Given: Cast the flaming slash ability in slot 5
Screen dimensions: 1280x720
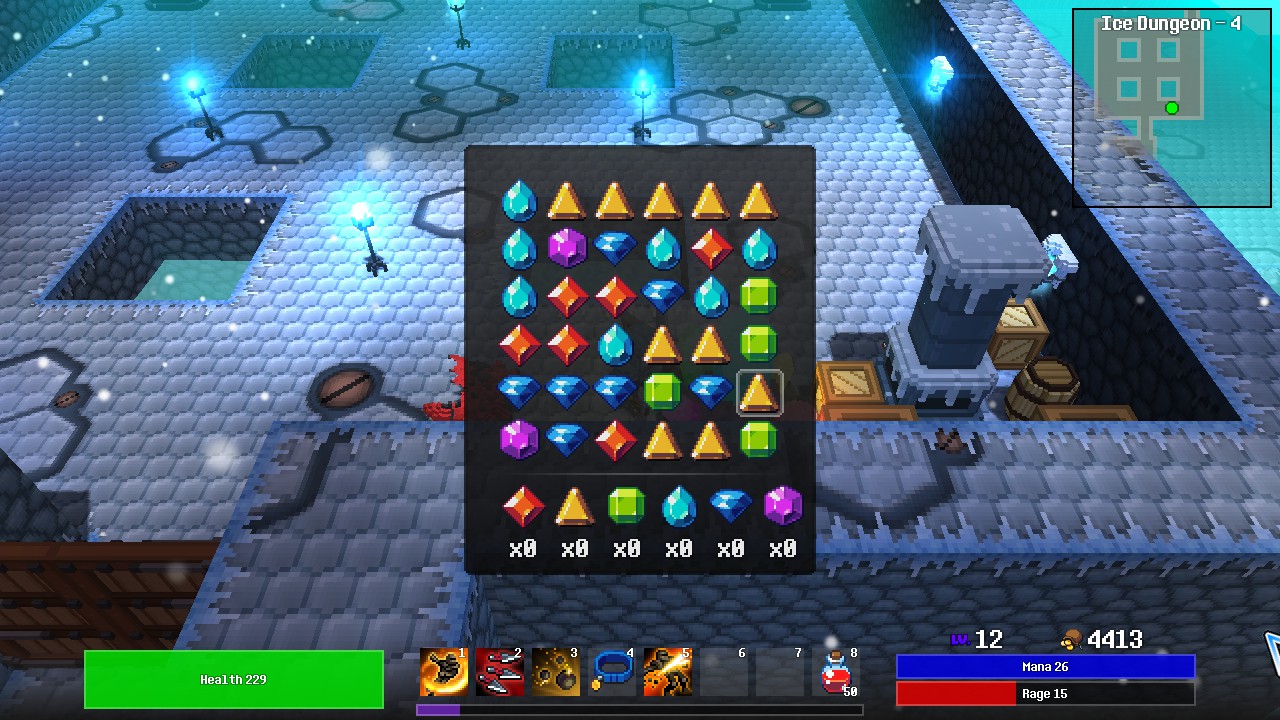Looking at the screenshot, I should (668, 672).
